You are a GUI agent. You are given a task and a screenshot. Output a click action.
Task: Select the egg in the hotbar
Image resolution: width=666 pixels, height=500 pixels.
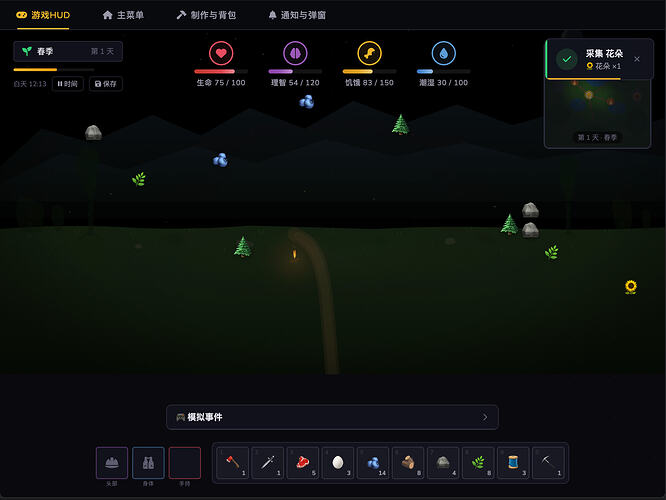(338, 463)
